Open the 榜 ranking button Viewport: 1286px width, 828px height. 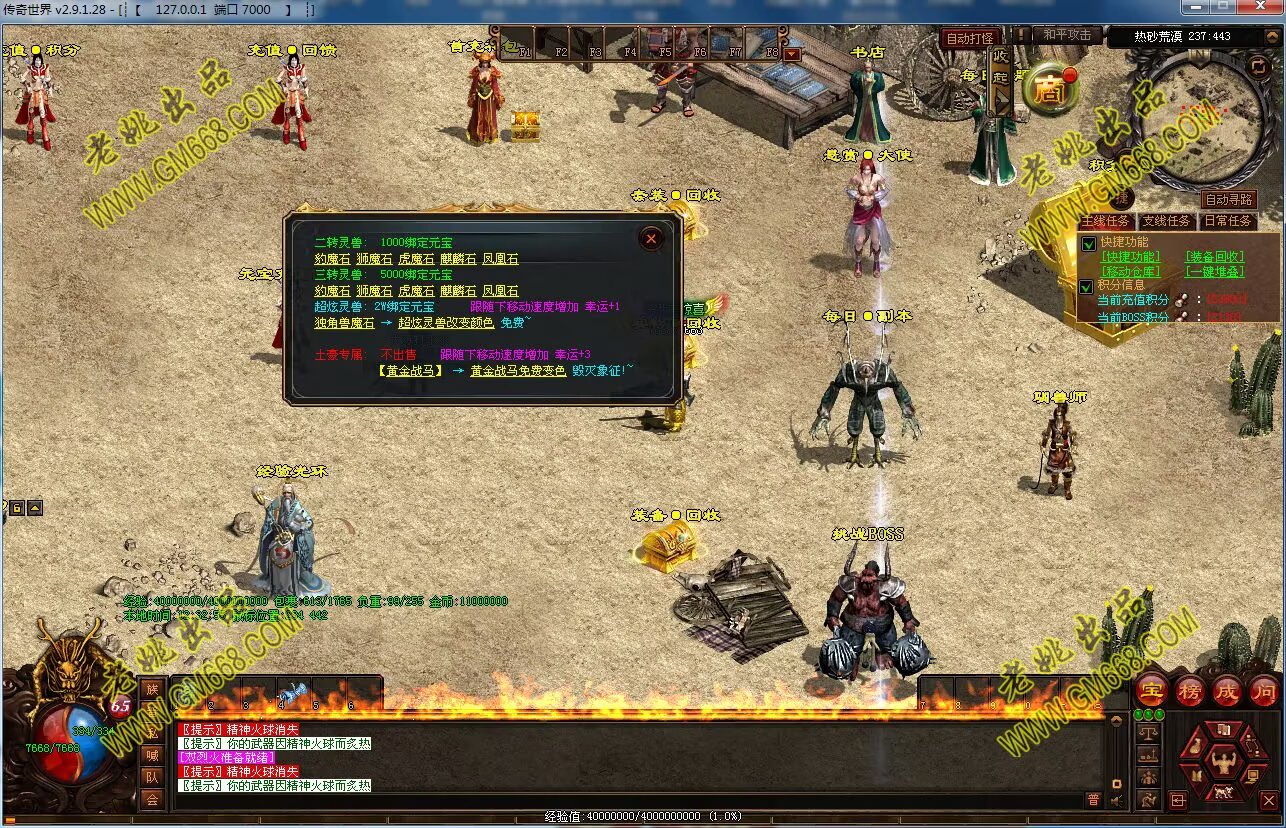[1188, 690]
